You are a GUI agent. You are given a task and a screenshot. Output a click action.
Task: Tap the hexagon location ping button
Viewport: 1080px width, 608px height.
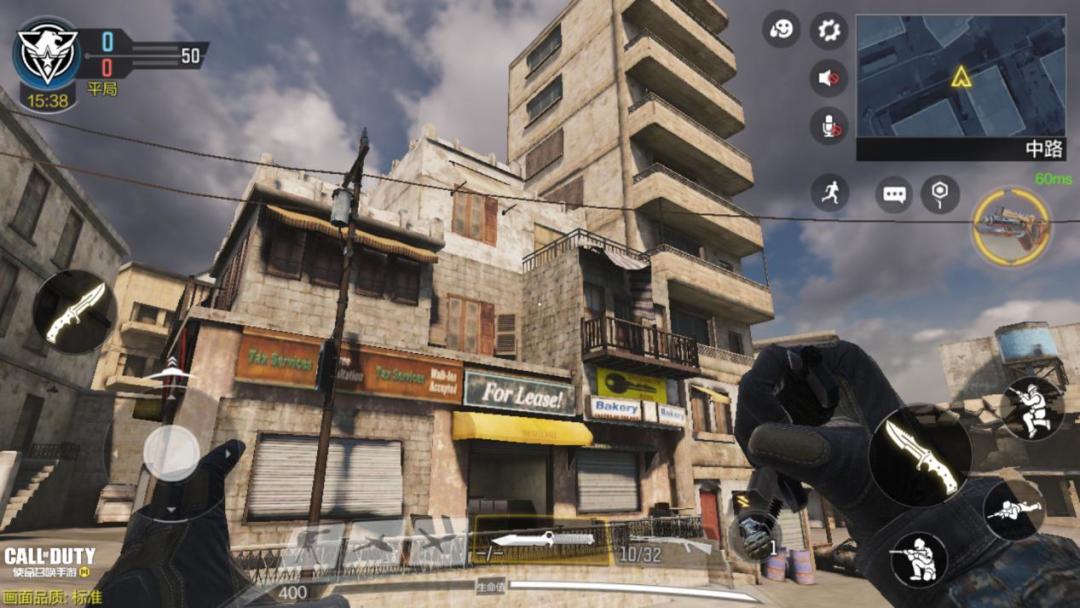click(x=940, y=193)
